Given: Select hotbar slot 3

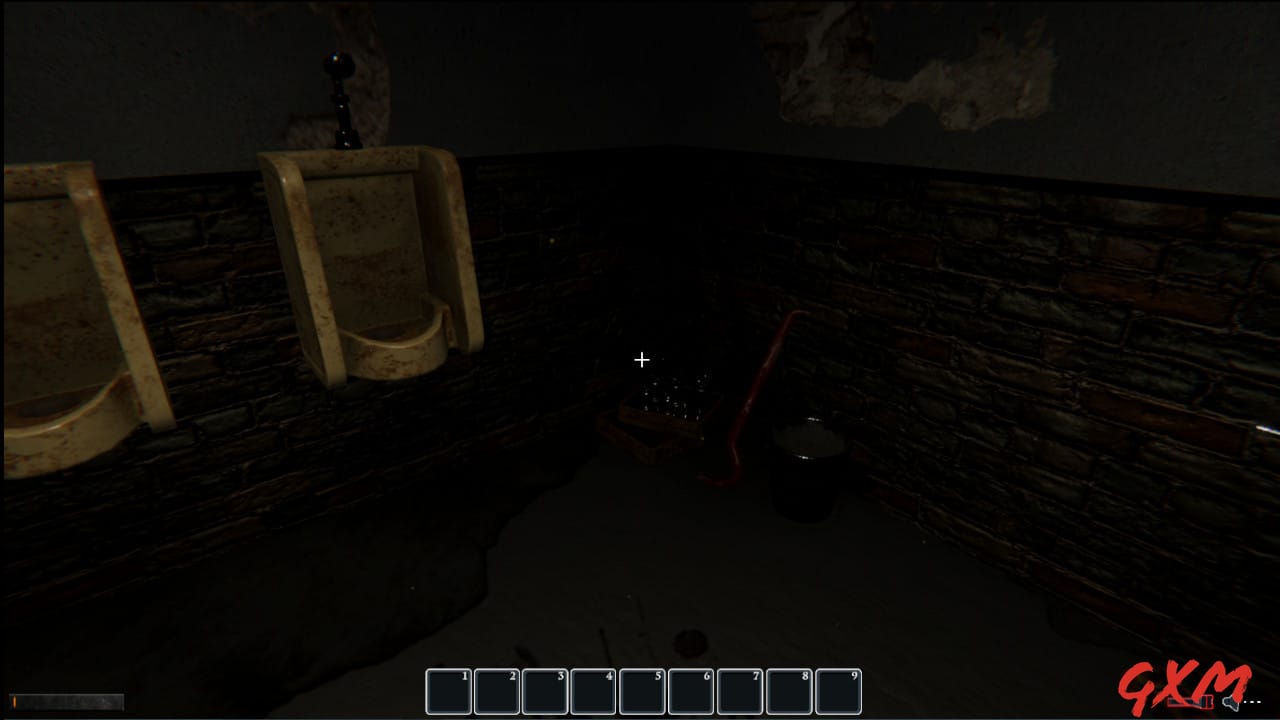Looking at the screenshot, I should point(546,690).
